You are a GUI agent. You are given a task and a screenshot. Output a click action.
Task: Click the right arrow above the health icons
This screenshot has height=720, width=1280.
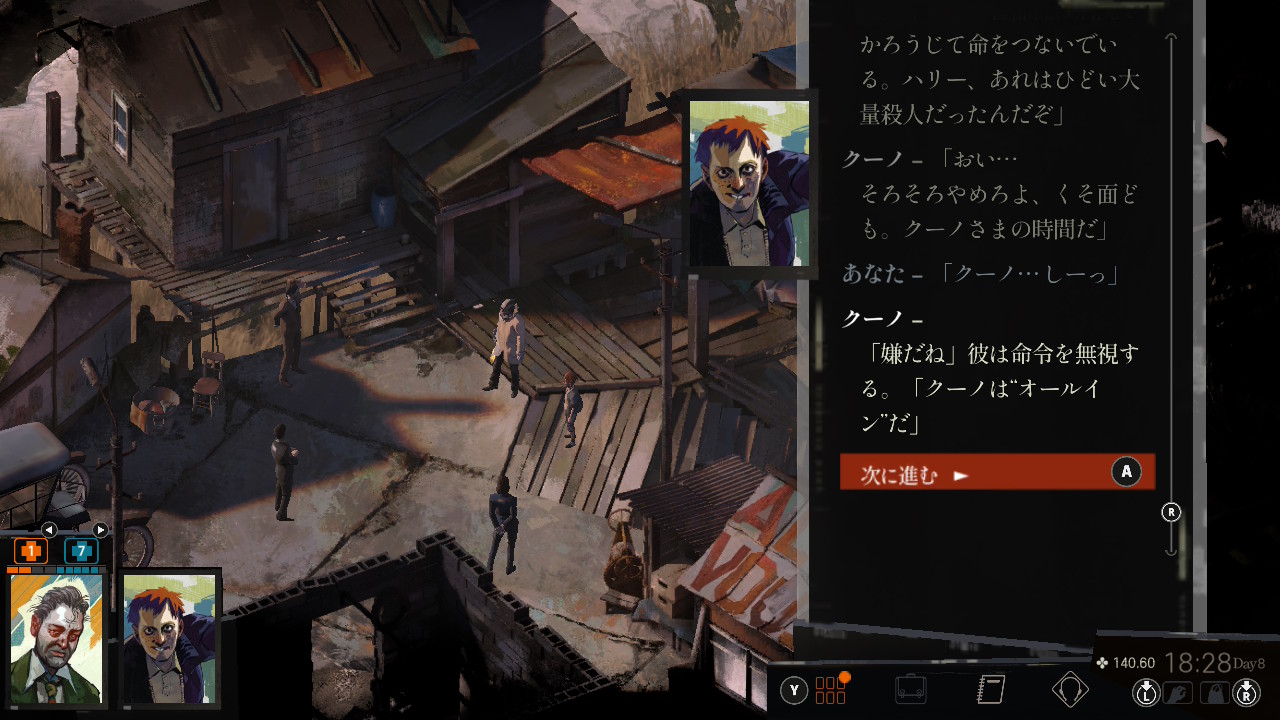(x=100, y=530)
